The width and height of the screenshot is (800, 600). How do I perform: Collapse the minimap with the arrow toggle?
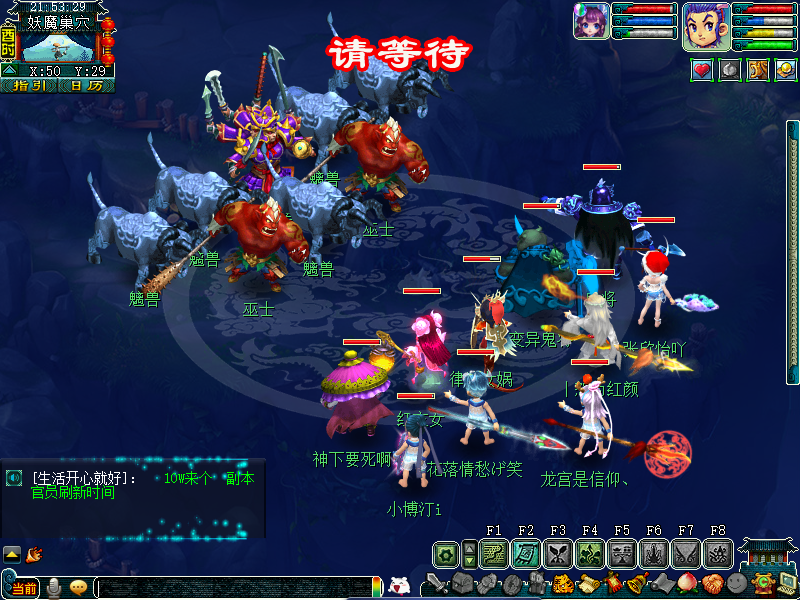pyautogui.click(x=9, y=71)
